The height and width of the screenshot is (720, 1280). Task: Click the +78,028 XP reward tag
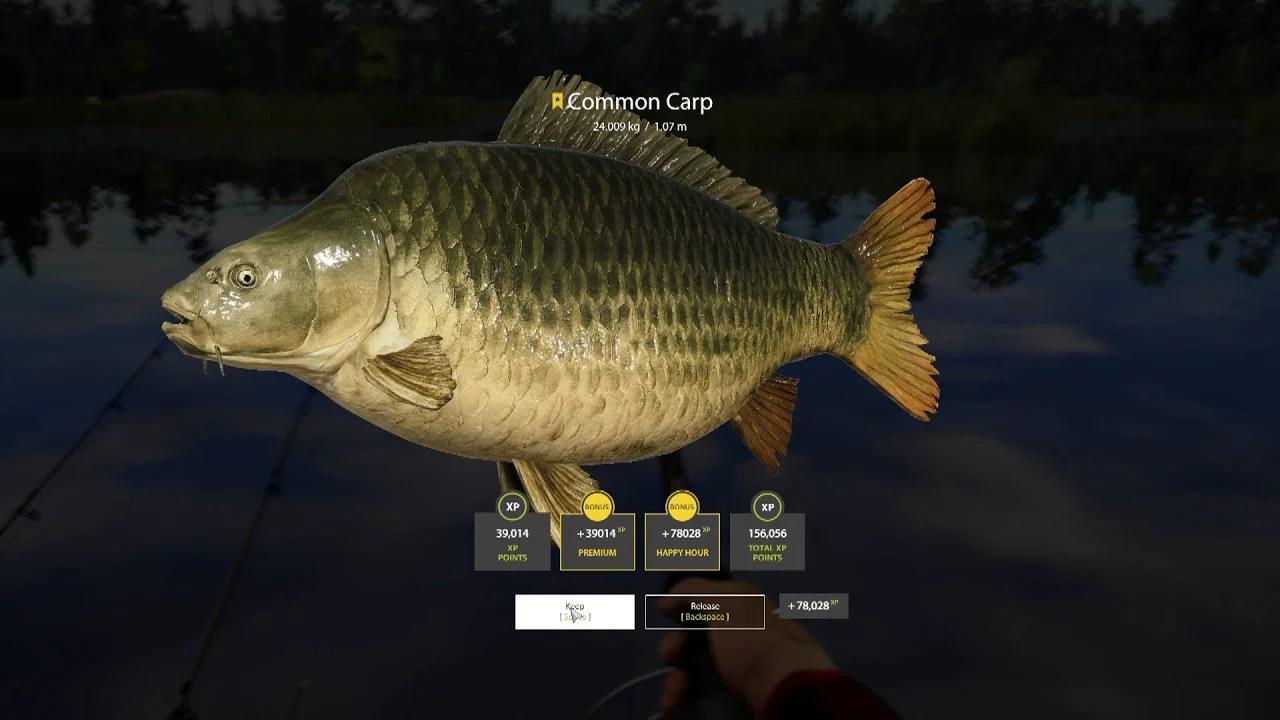[815, 606]
